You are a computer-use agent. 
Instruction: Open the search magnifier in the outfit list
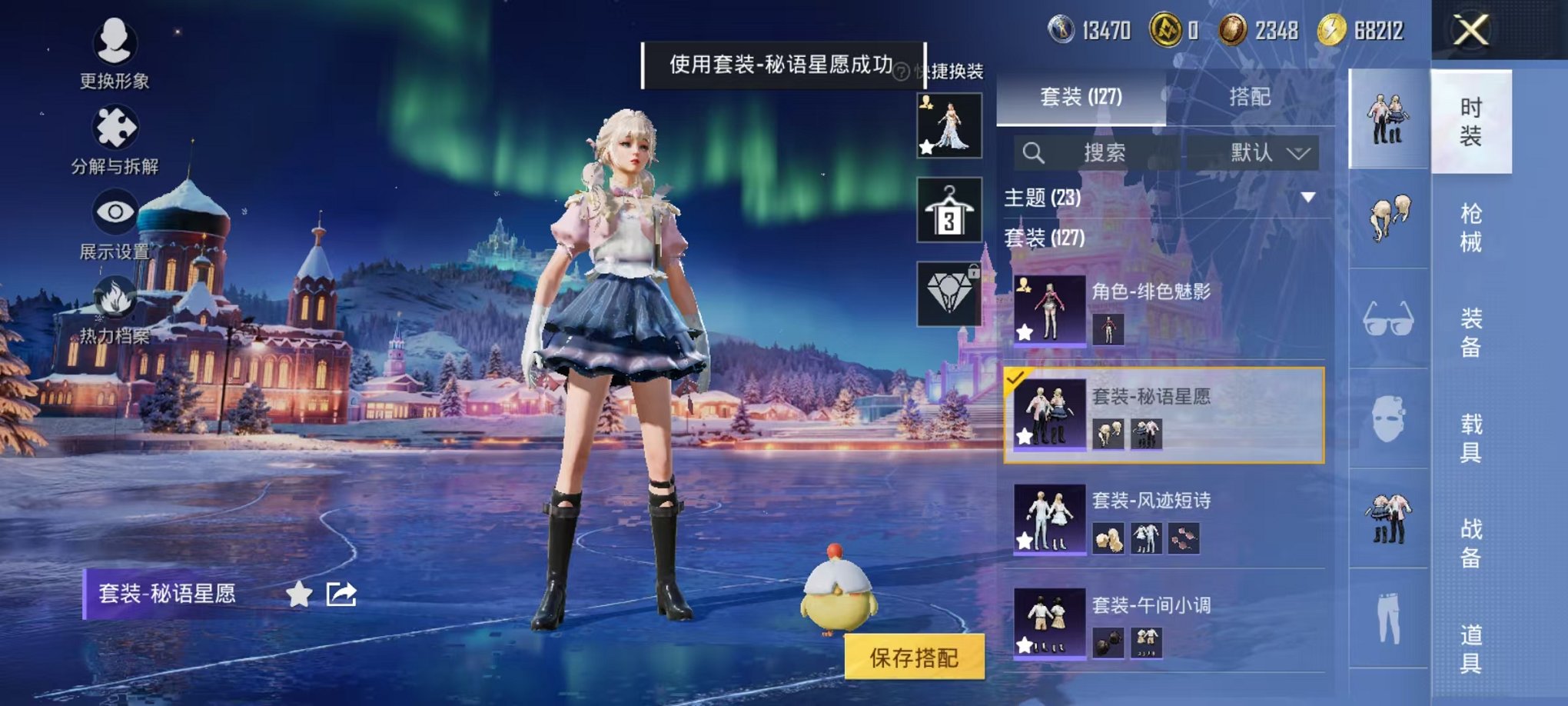click(x=1035, y=152)
